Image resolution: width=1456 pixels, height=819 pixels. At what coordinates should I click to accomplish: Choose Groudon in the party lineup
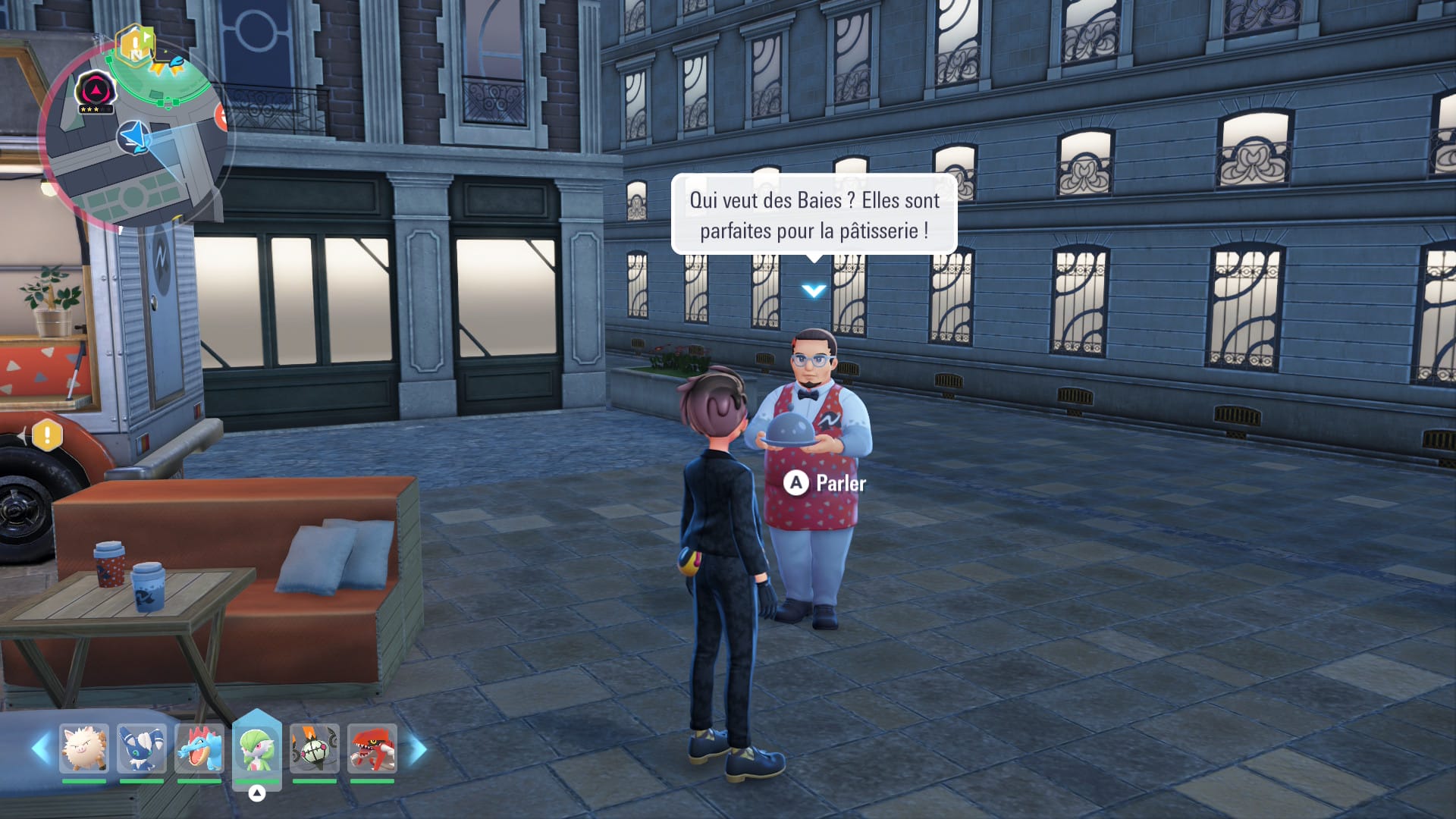tap(372, 748)
